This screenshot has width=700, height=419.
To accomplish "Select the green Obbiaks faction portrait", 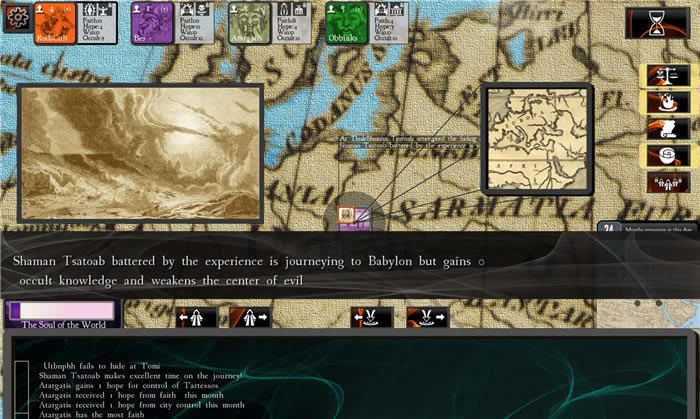I will tap(343, 23).
